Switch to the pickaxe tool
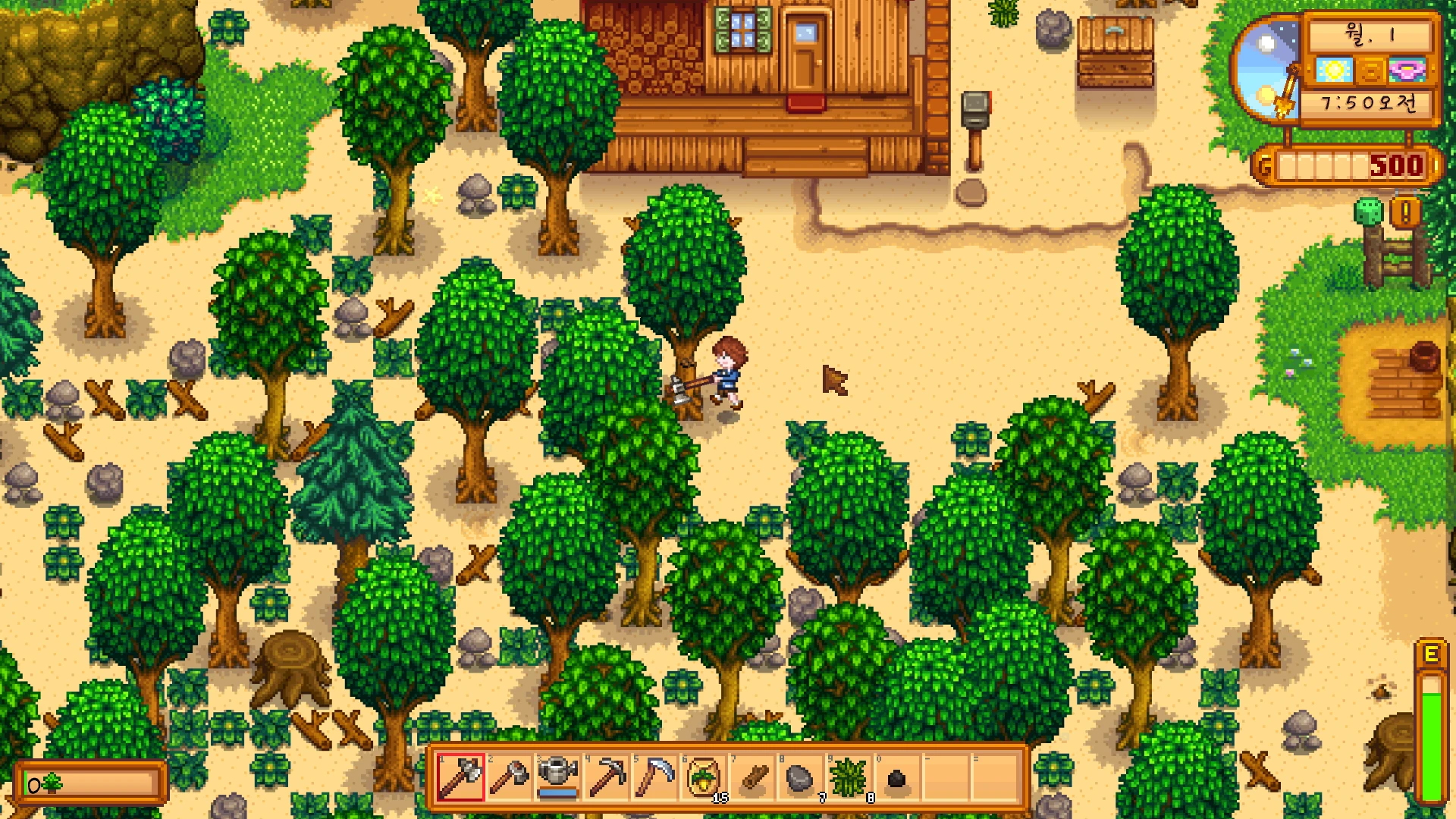This screenshot has height=819, width=1456. 606,777
